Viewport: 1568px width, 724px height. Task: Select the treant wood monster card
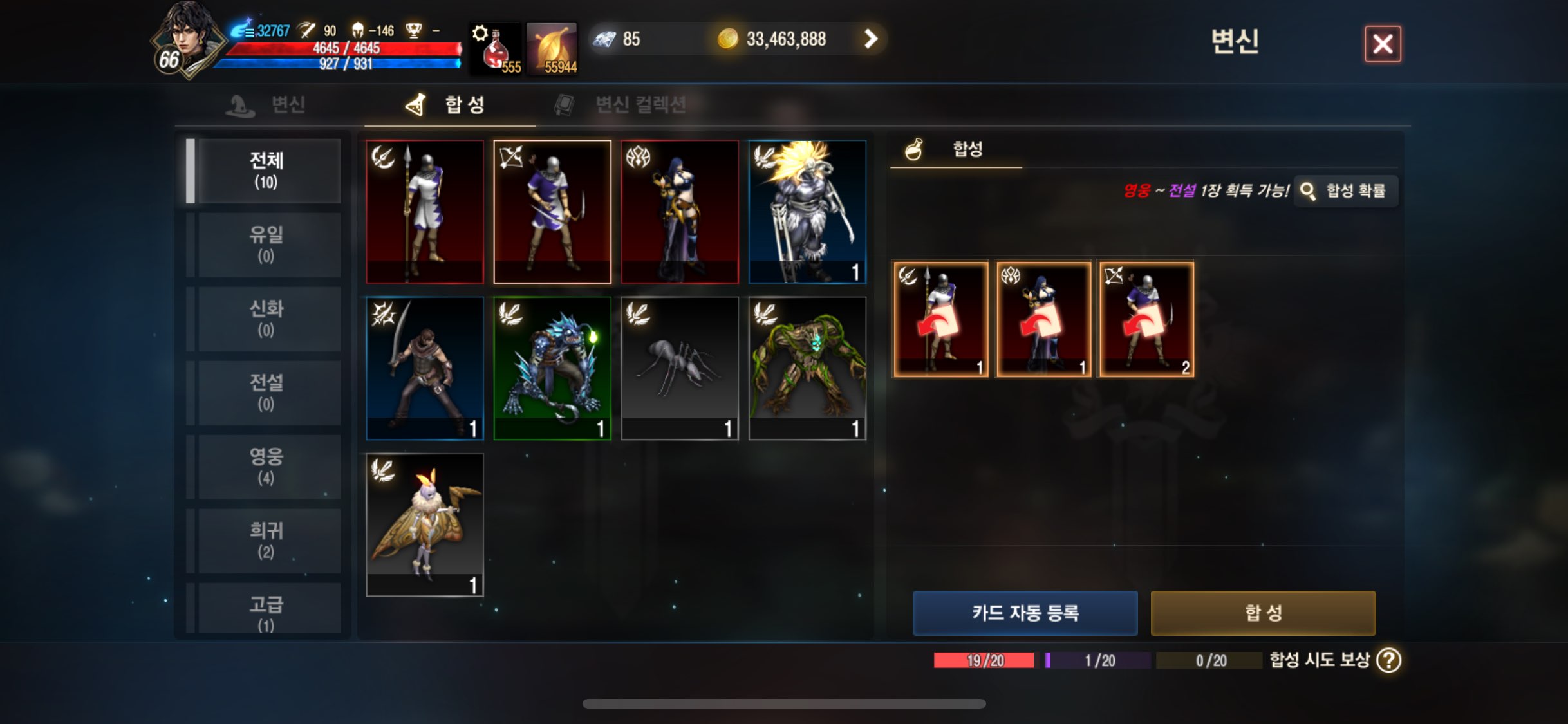pos(807,368)
